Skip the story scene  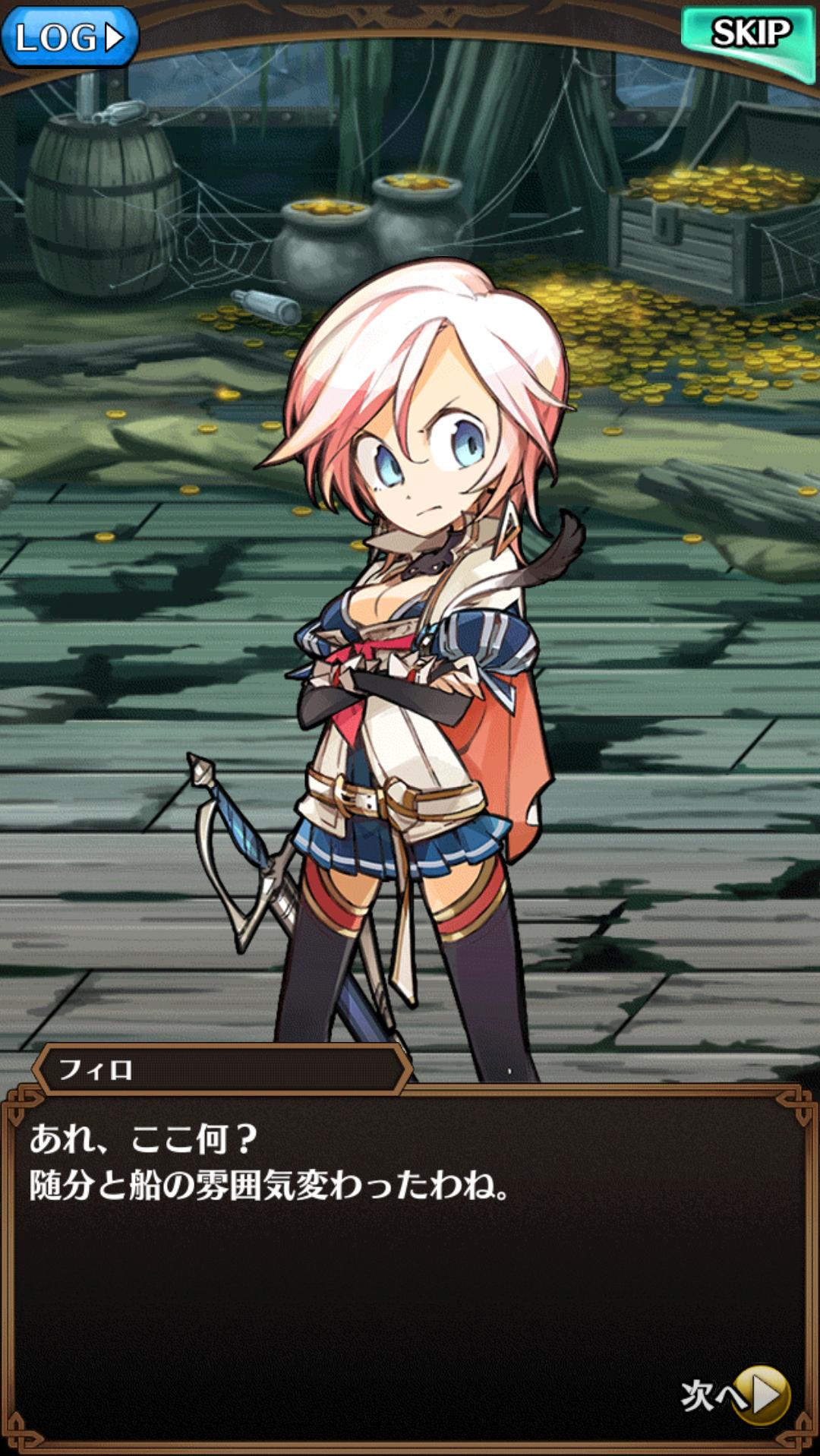click(748, 36)
